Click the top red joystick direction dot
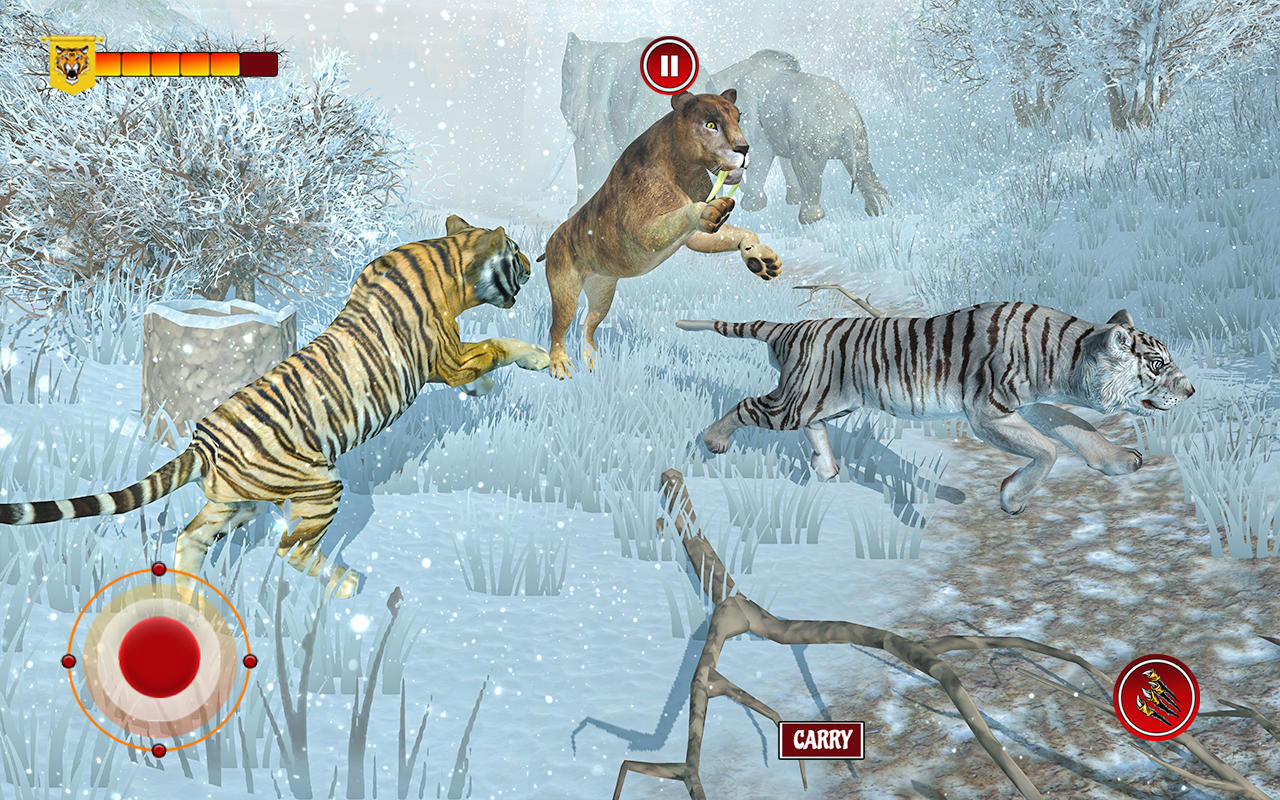1280x800 pixels. click(156, 570)
